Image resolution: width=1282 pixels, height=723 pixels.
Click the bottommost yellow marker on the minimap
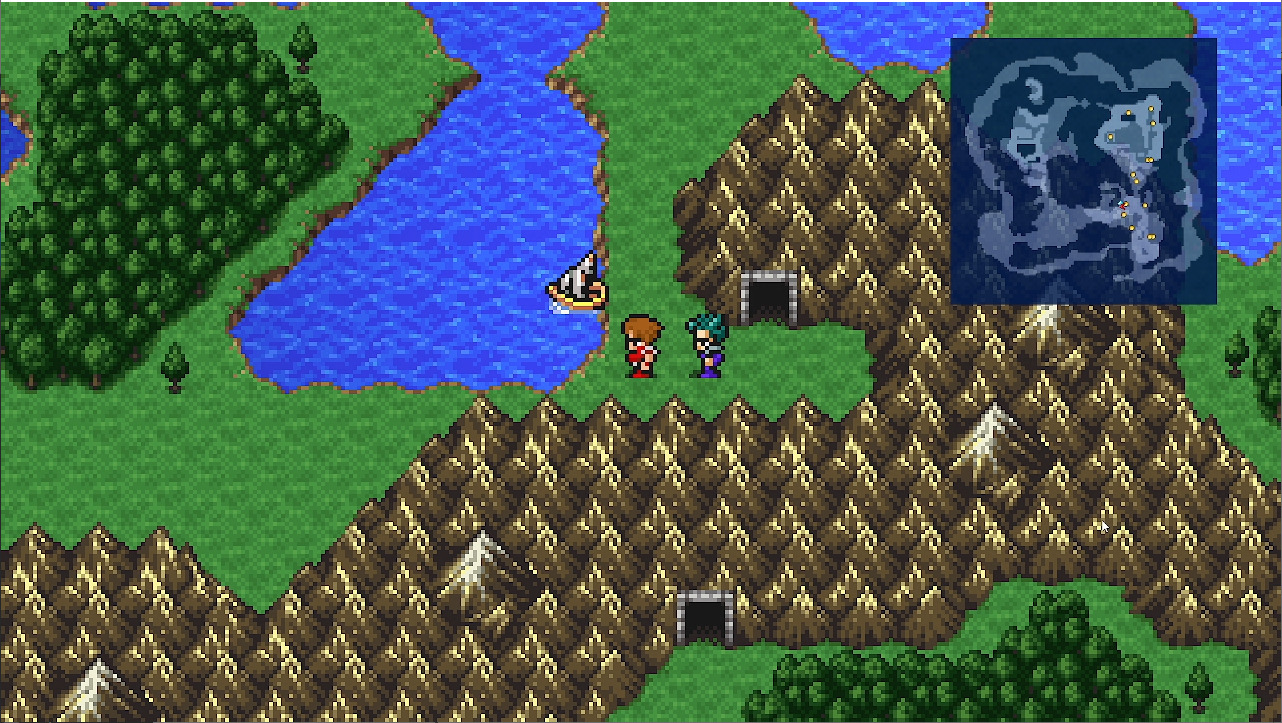click(x=1151, y=236)
